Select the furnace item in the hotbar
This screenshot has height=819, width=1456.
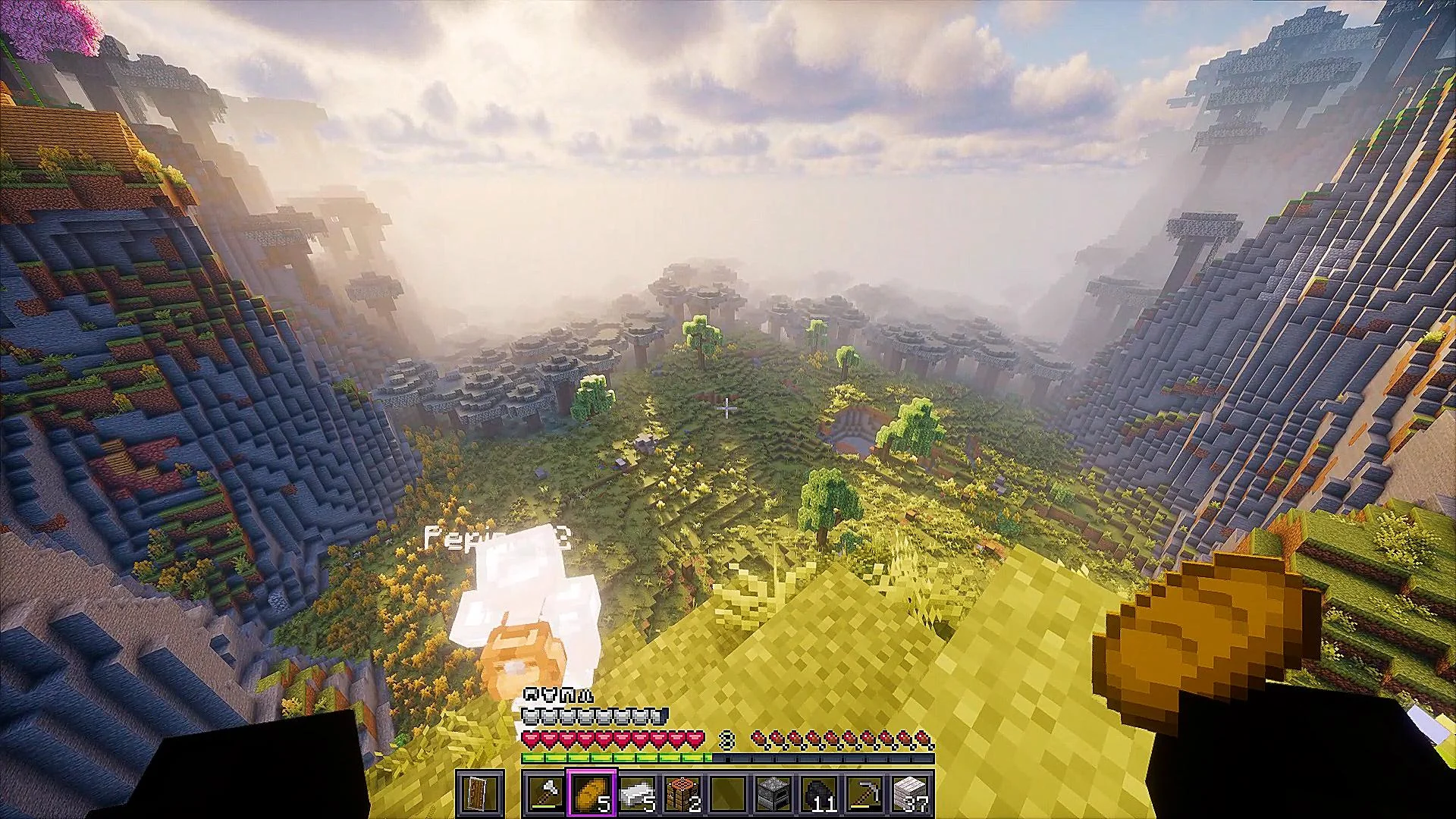(772, 792)
